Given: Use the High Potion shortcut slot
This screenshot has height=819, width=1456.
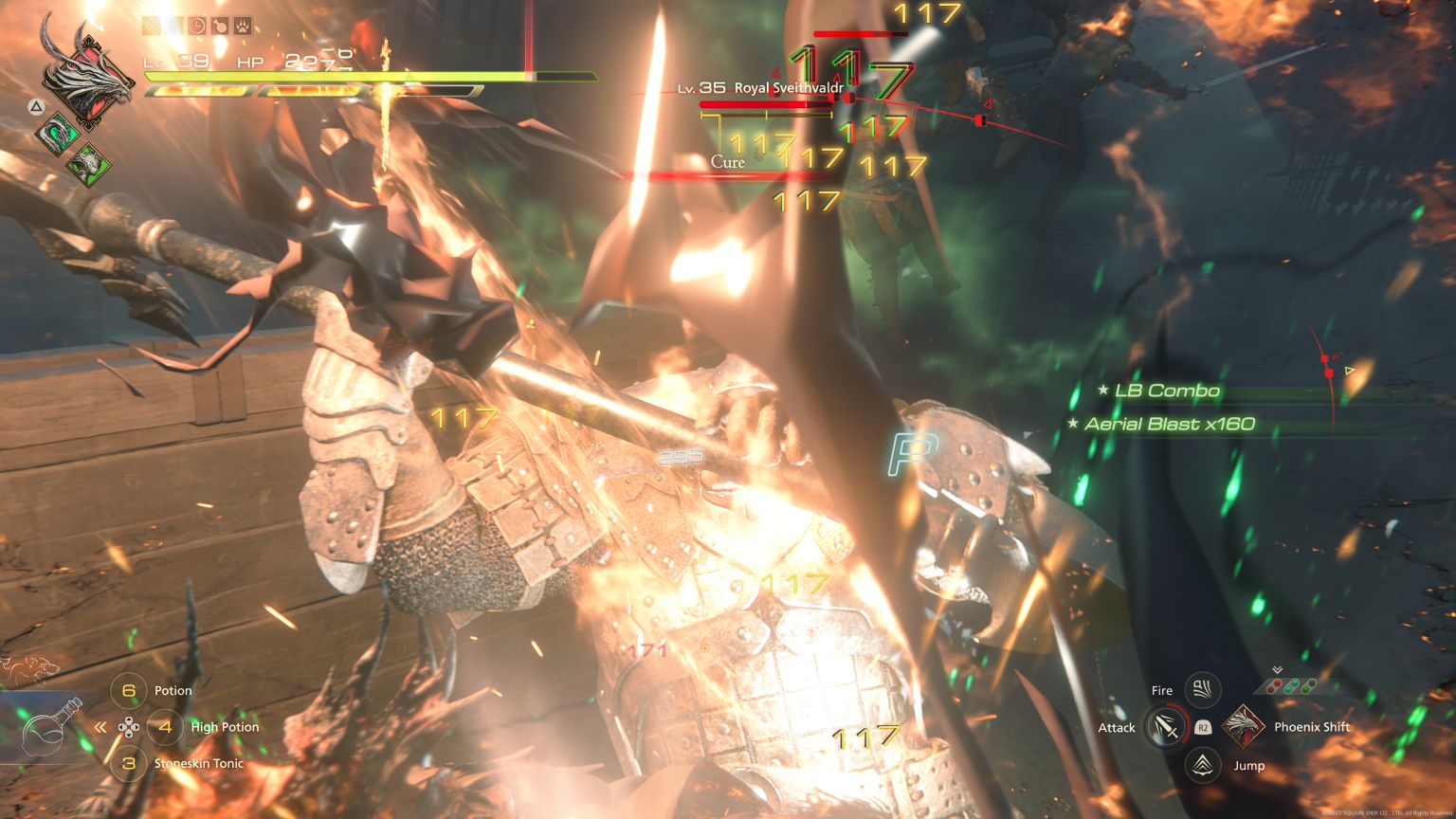Looking at the screenshot, I should [166, 727].
